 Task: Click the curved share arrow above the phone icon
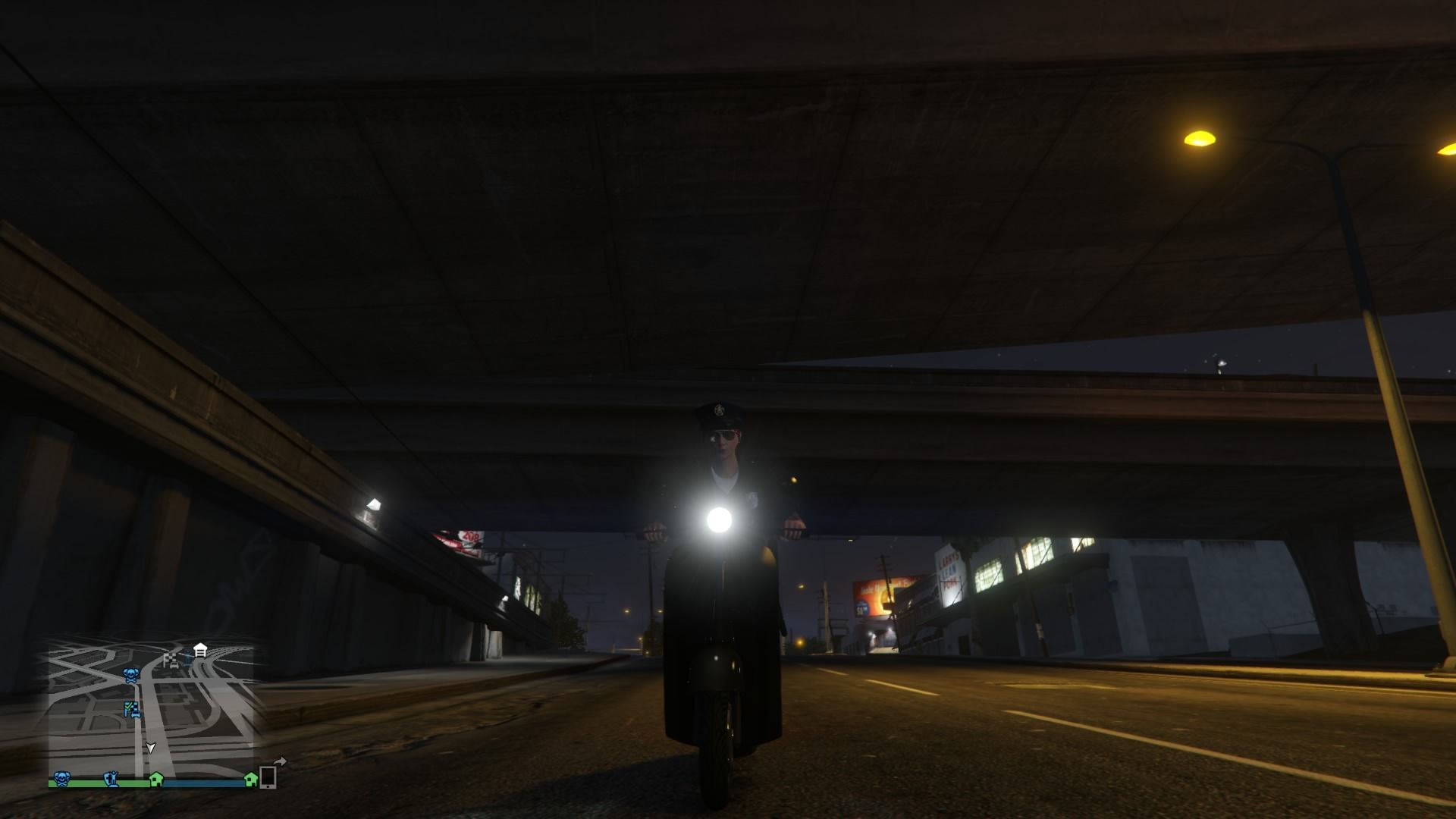[x=281, y=760]
